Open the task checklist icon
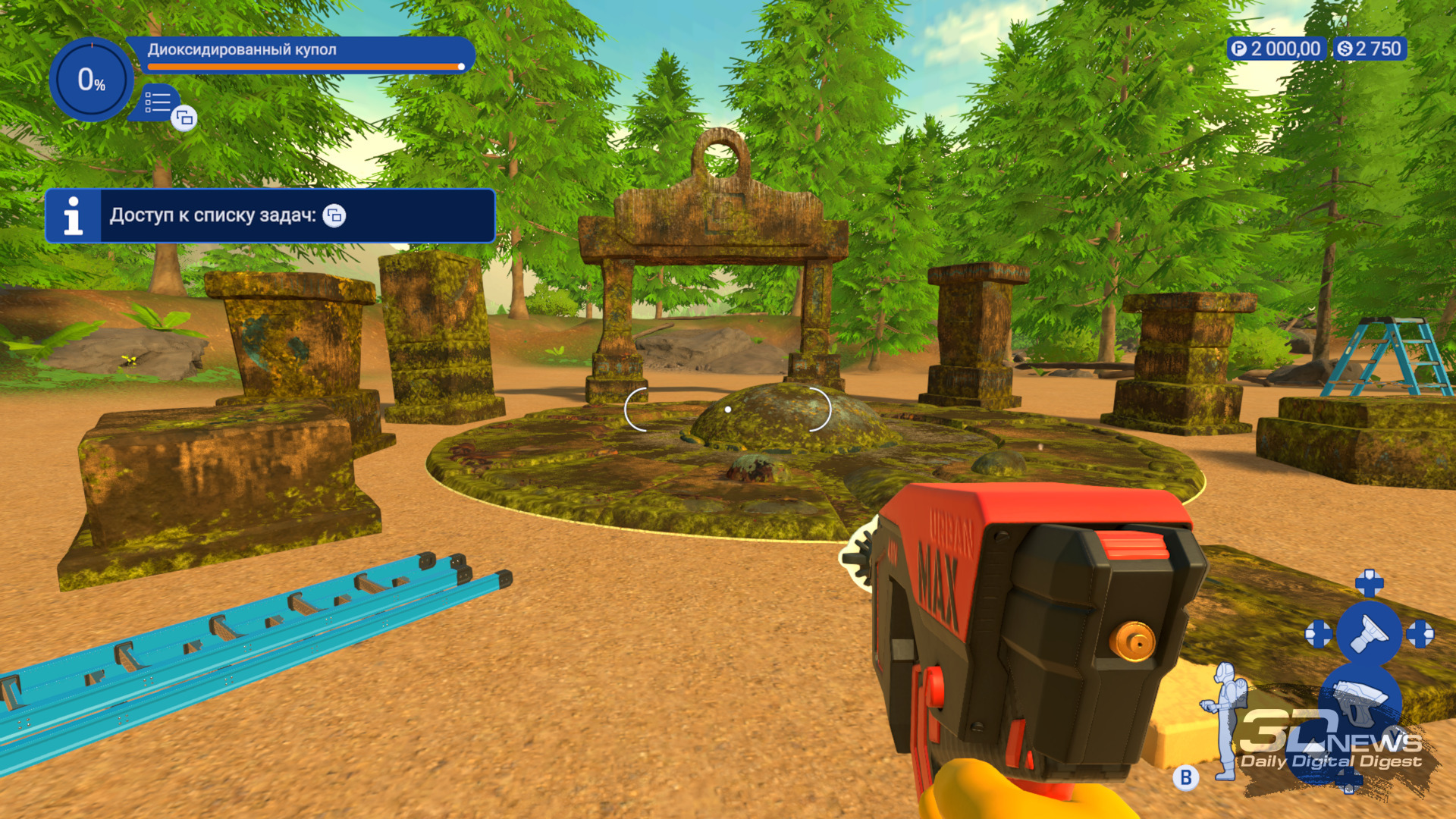The image size is (1456, 819). pyautogui.click(x=158, y=102)
